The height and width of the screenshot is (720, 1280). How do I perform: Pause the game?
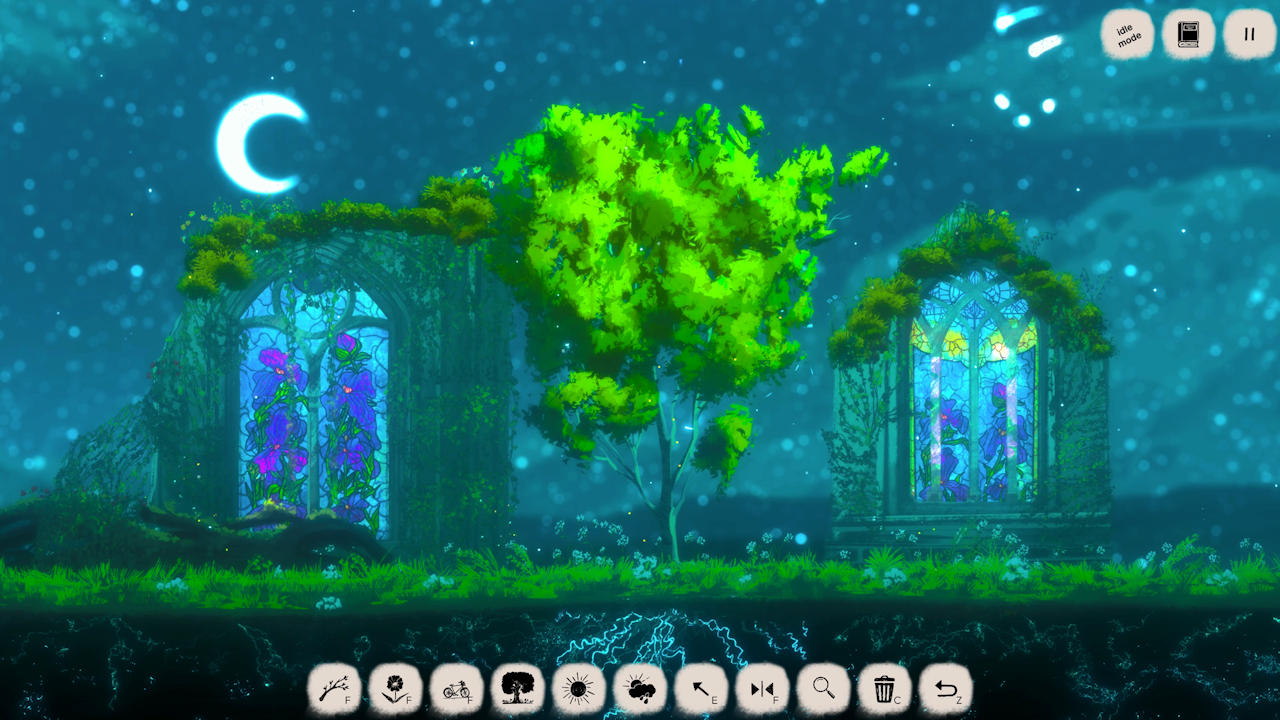[1249, 35]
